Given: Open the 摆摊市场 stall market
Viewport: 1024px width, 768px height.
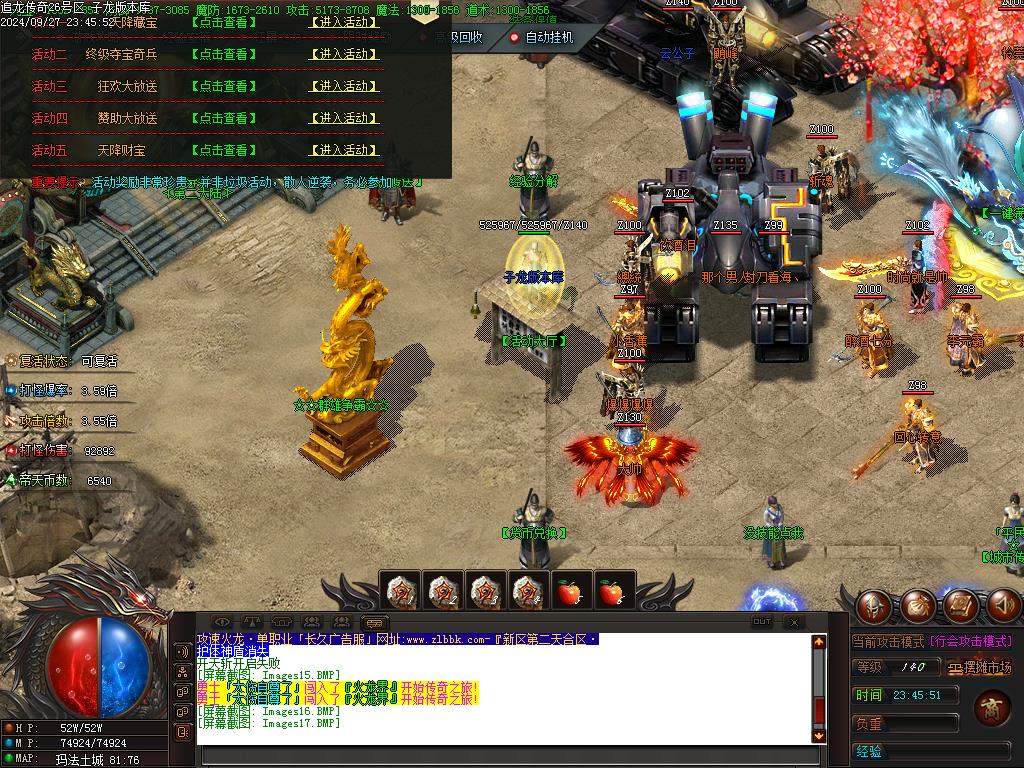Looking at the screenshot, I should click(x=980, y=667).
